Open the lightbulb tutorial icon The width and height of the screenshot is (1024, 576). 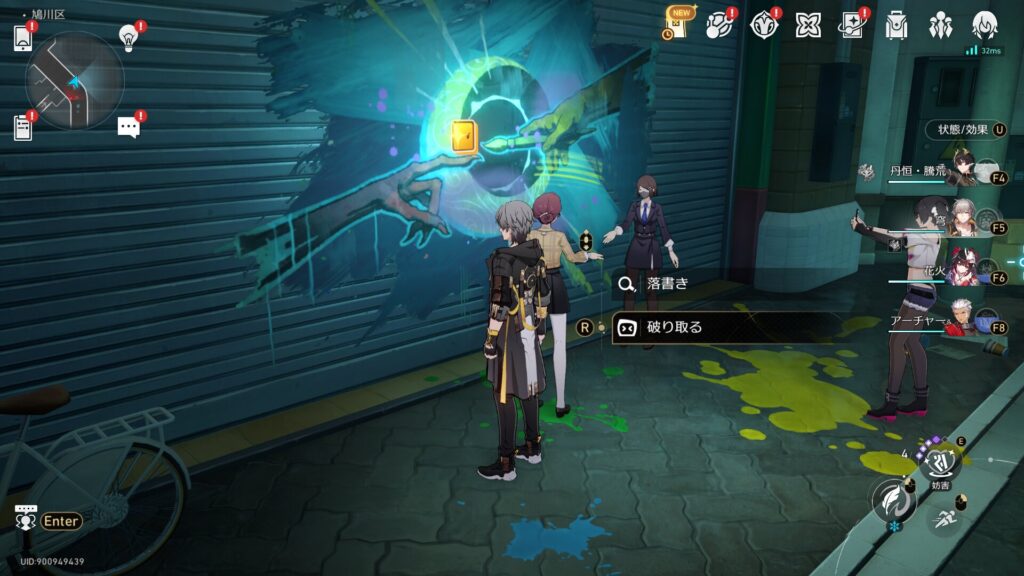pyautogui.click(x=128, y=37)
